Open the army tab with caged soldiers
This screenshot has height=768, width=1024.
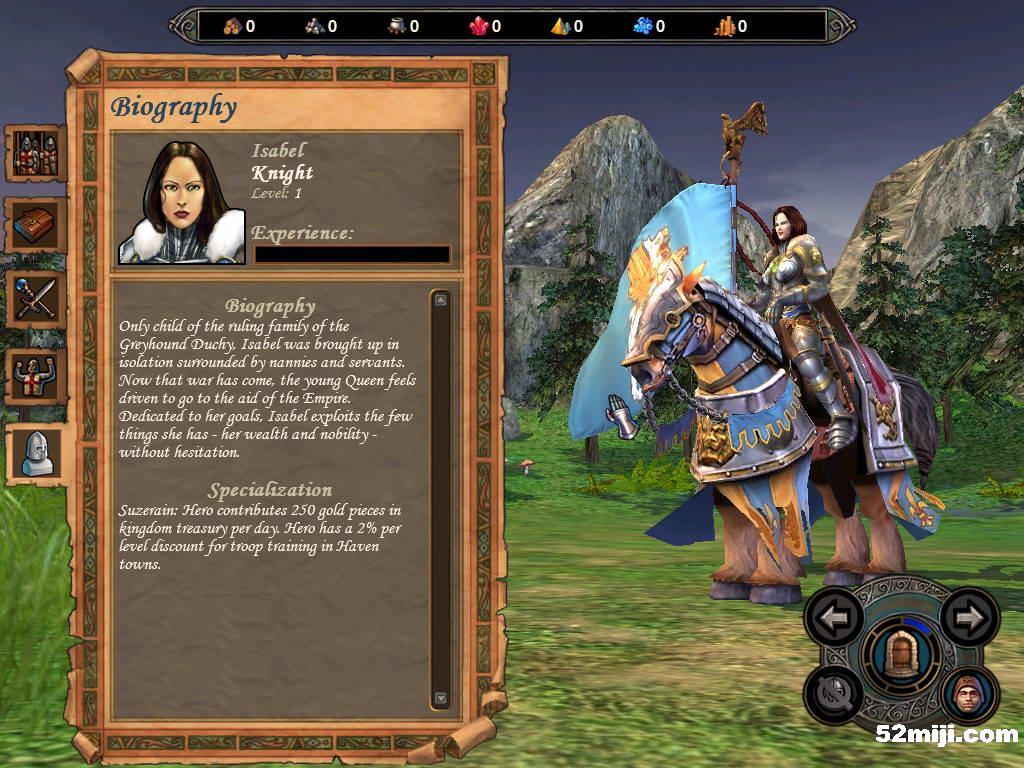tap(36, 154)
